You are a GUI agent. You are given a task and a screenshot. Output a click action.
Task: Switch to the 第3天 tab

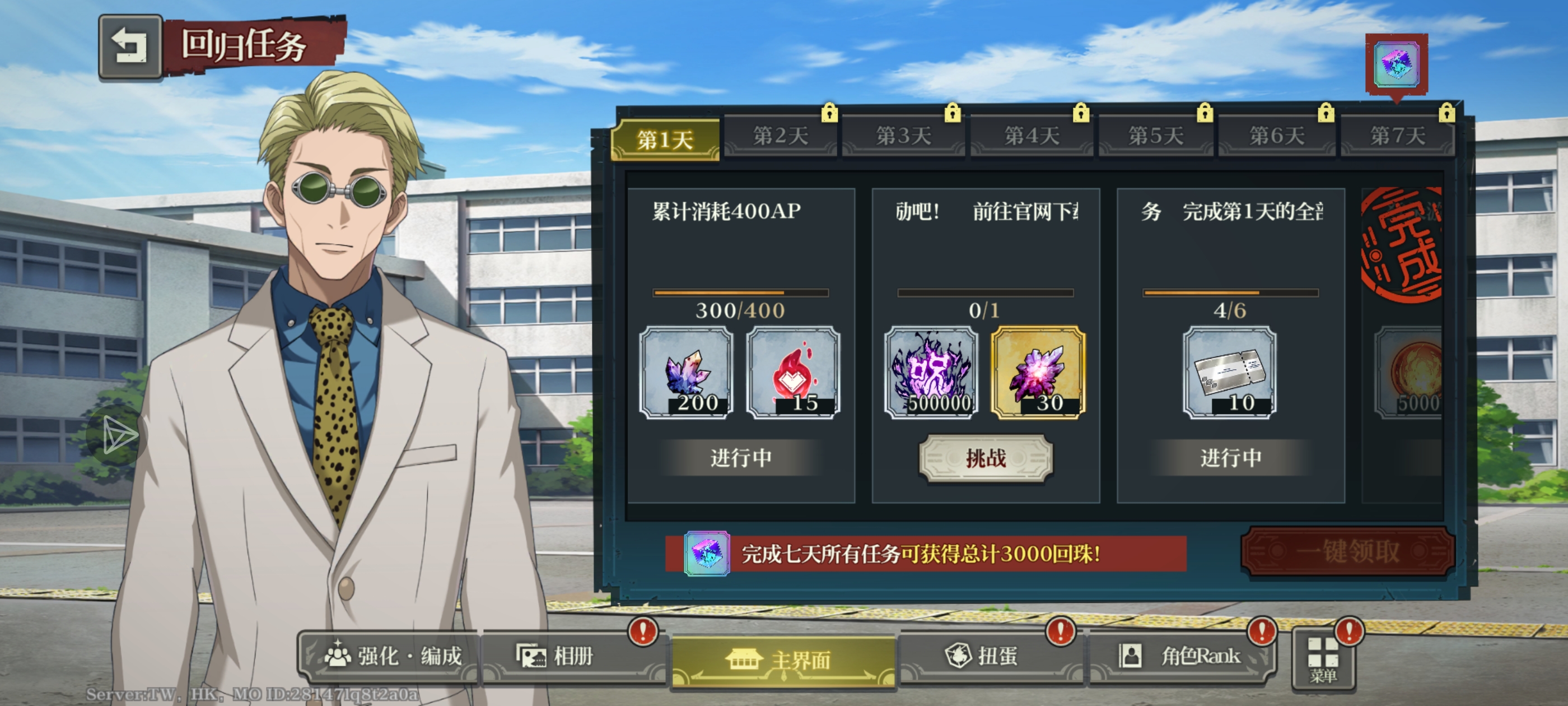903,137
